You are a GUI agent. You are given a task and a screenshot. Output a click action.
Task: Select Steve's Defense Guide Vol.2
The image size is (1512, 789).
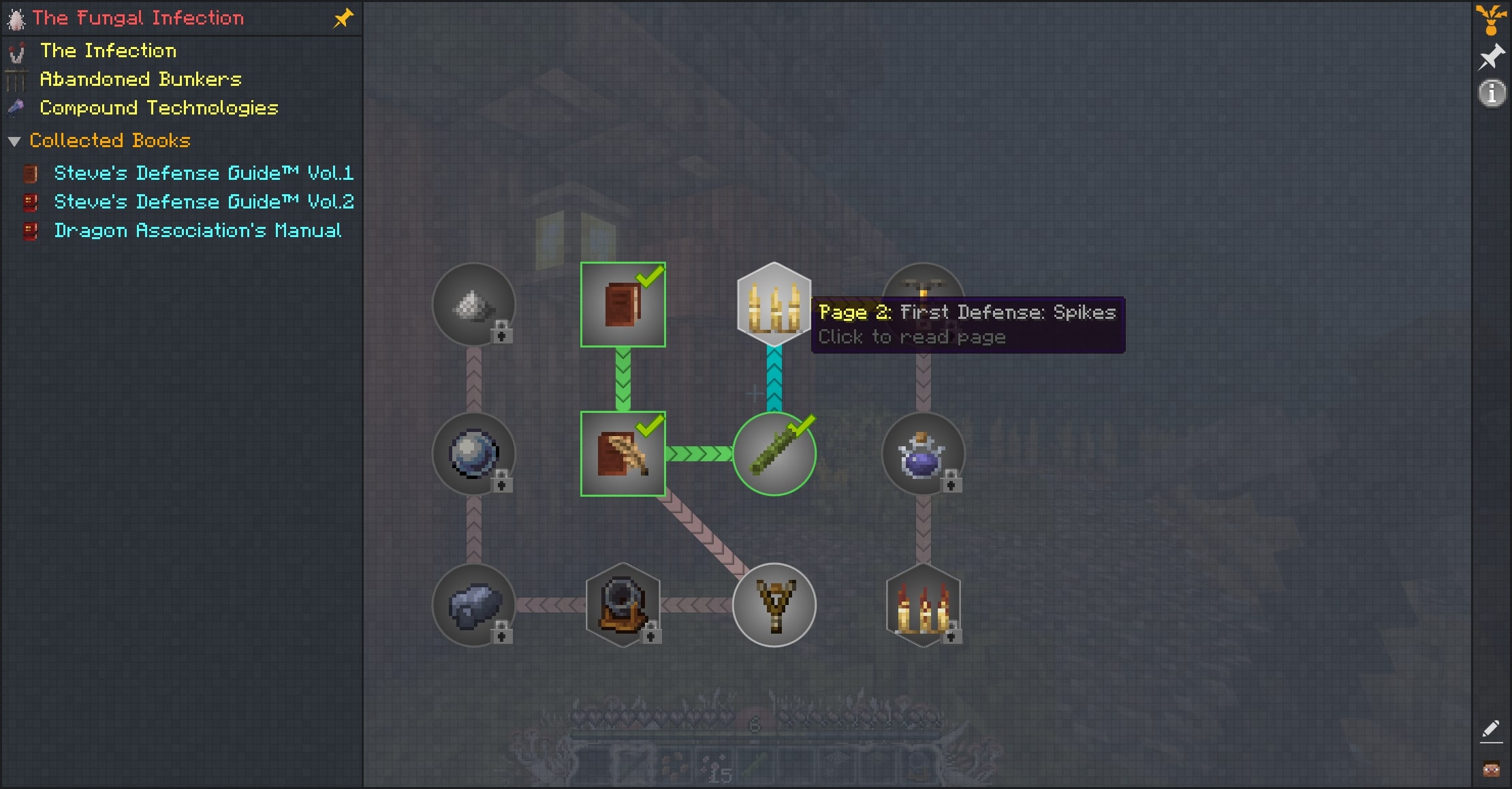(203, 202)
